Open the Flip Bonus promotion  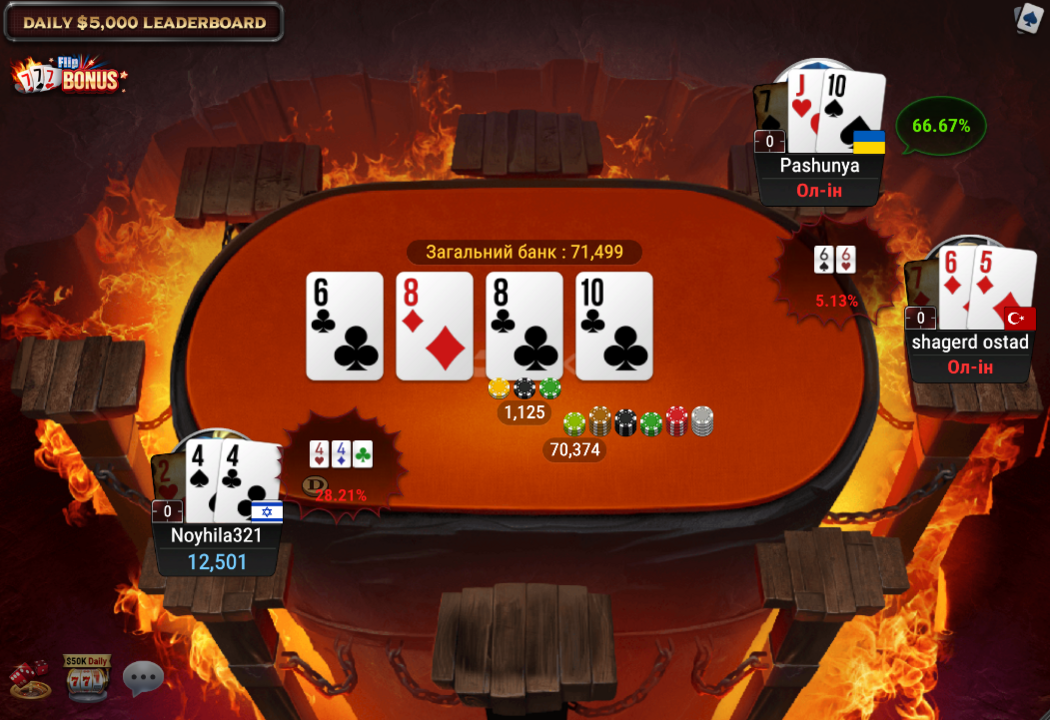click(72, 77)
